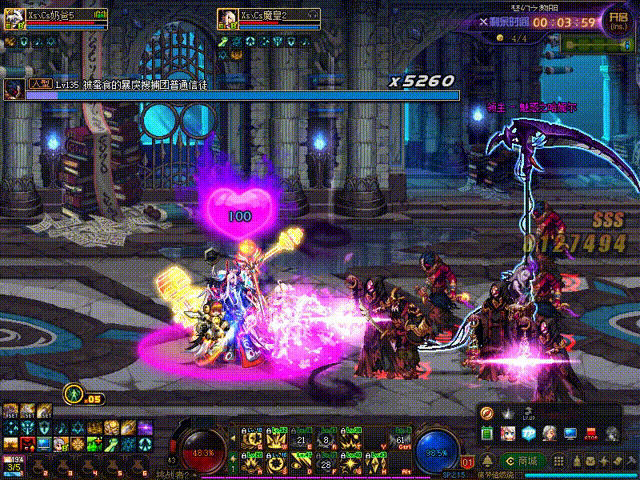Click the red 01 badge

pyautogui.click(x=467, y=463)
